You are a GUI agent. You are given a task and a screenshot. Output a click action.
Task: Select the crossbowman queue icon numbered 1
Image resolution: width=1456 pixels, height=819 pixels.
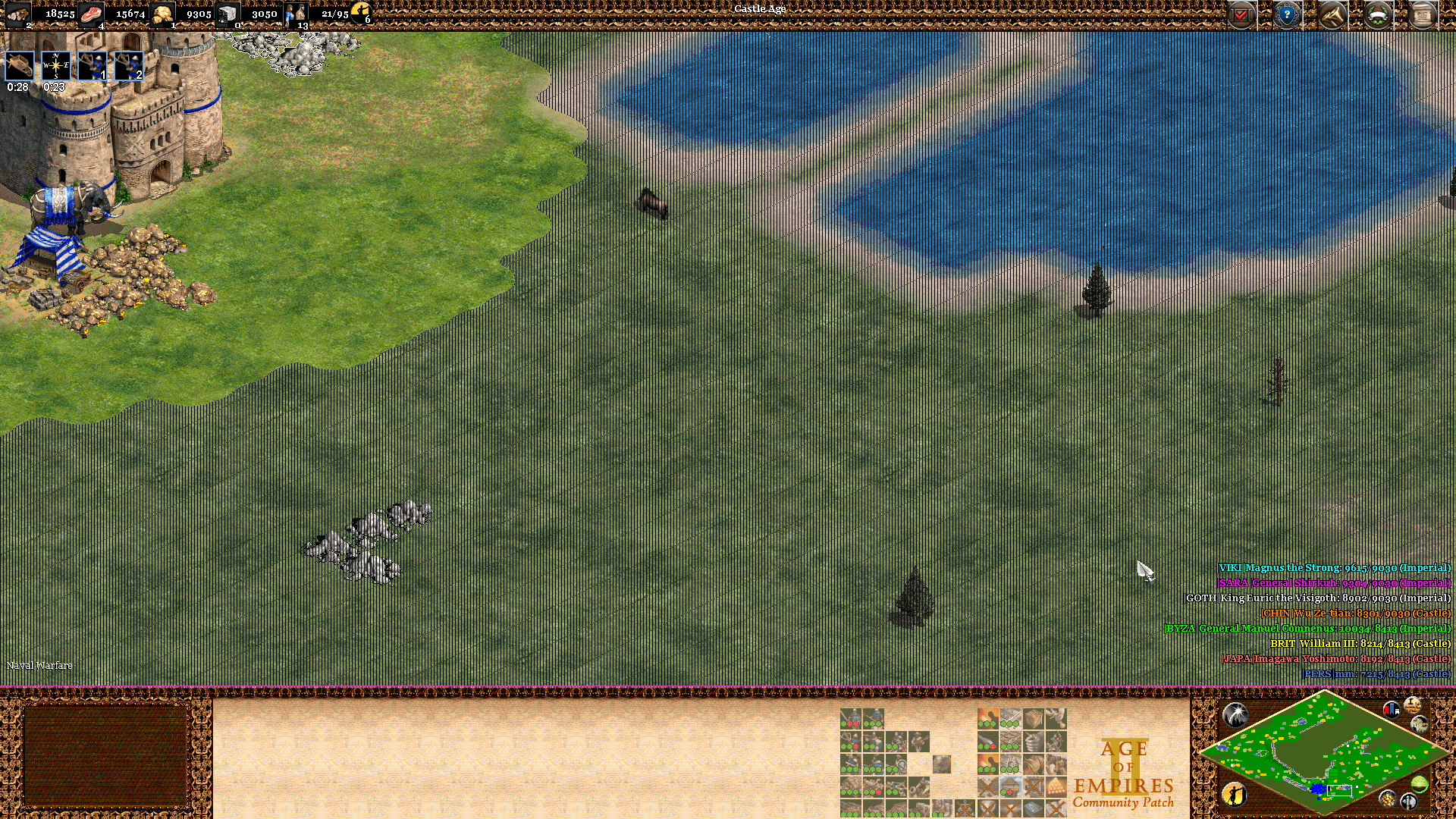click(x=93, y=66)
